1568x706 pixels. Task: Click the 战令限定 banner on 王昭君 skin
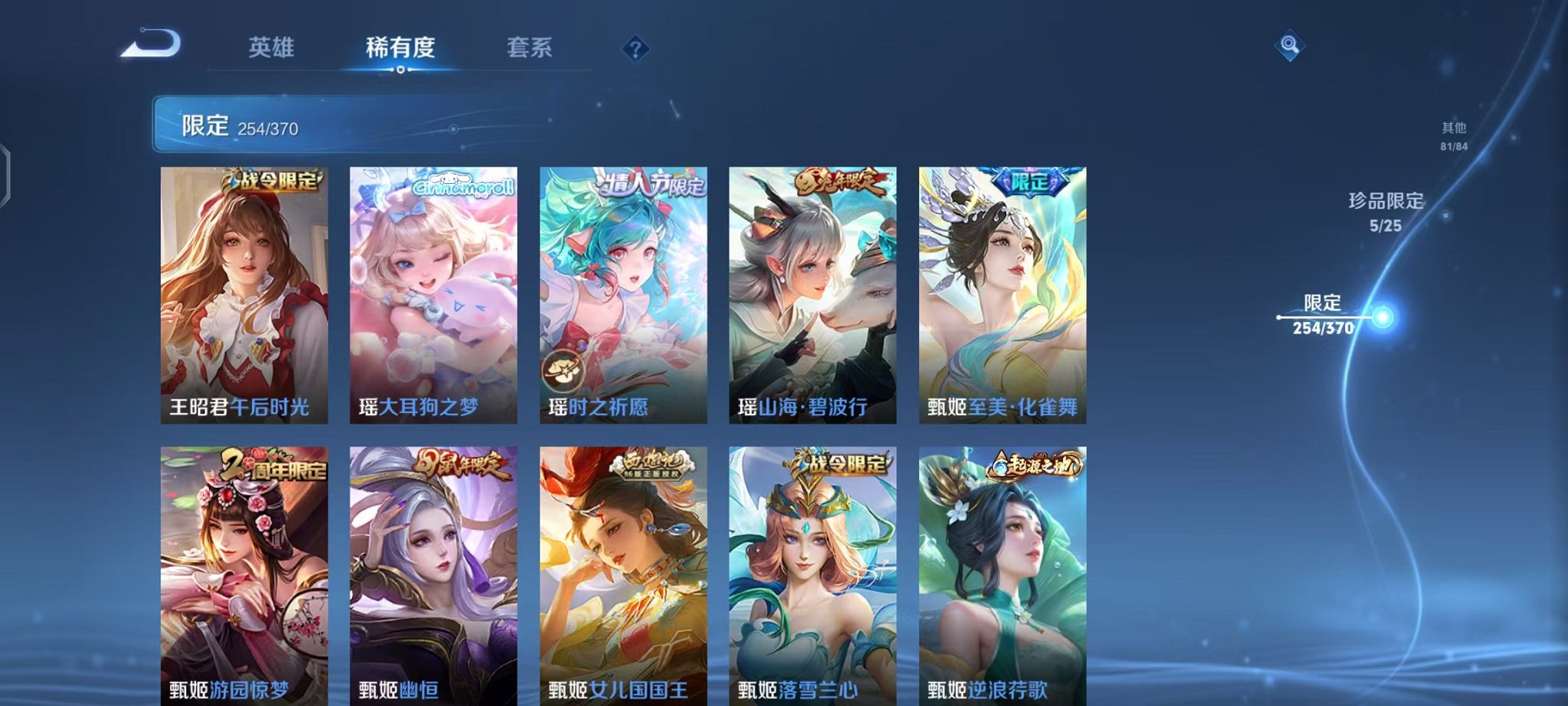pyautogui.click(x=273, y=178)
